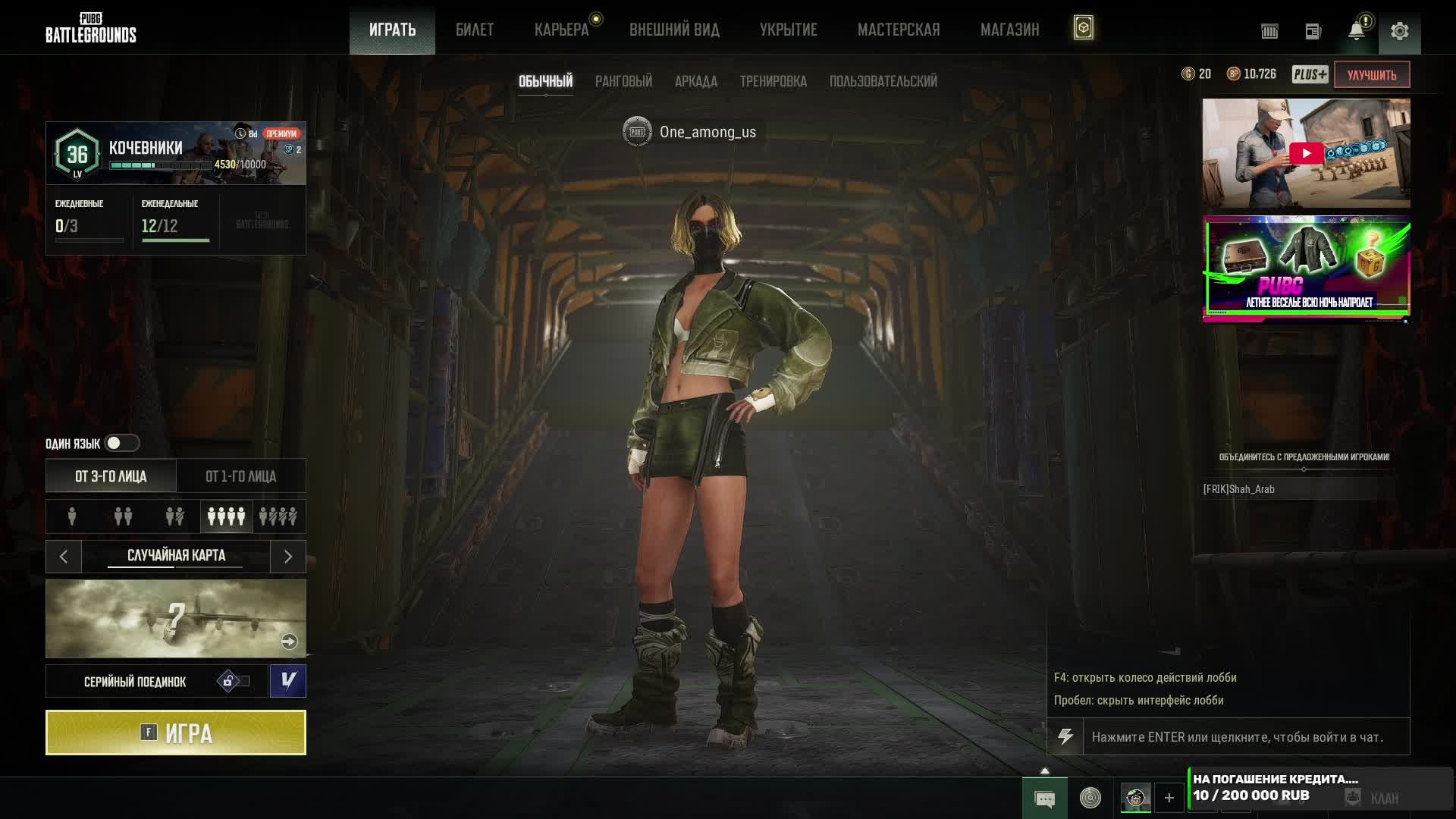
Task: Invite suggested player [FRIK]Shah_Arab
Action: point(1239,489)
